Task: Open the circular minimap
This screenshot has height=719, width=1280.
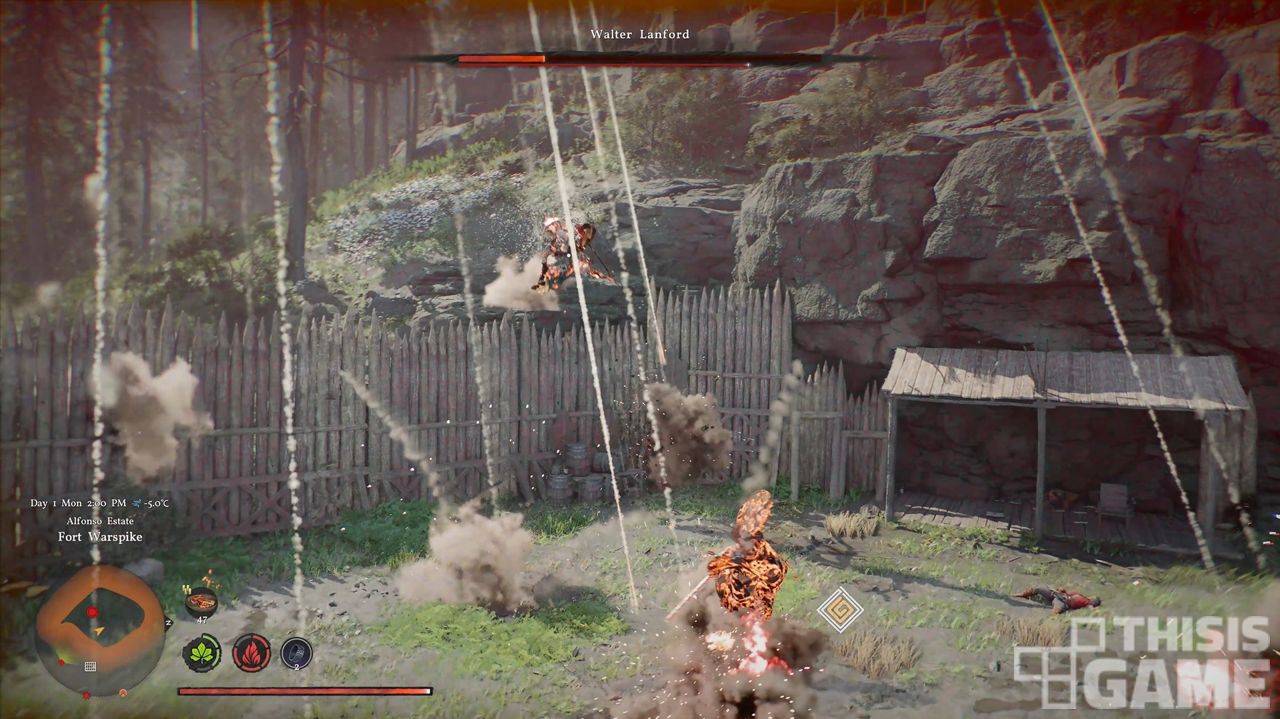Action: click(x=99, y=629)
